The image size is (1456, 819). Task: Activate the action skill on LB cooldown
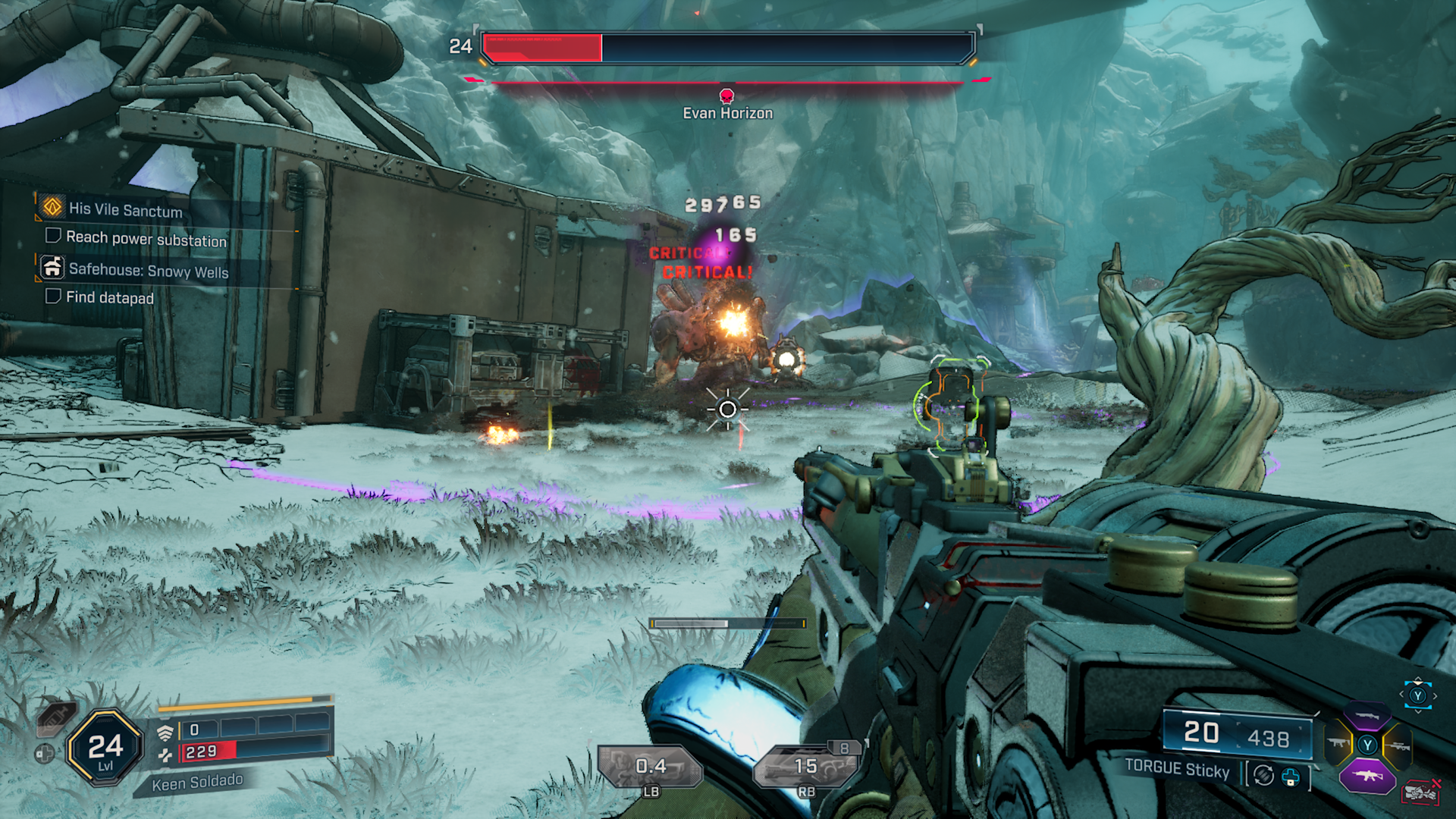coord(651,767)
